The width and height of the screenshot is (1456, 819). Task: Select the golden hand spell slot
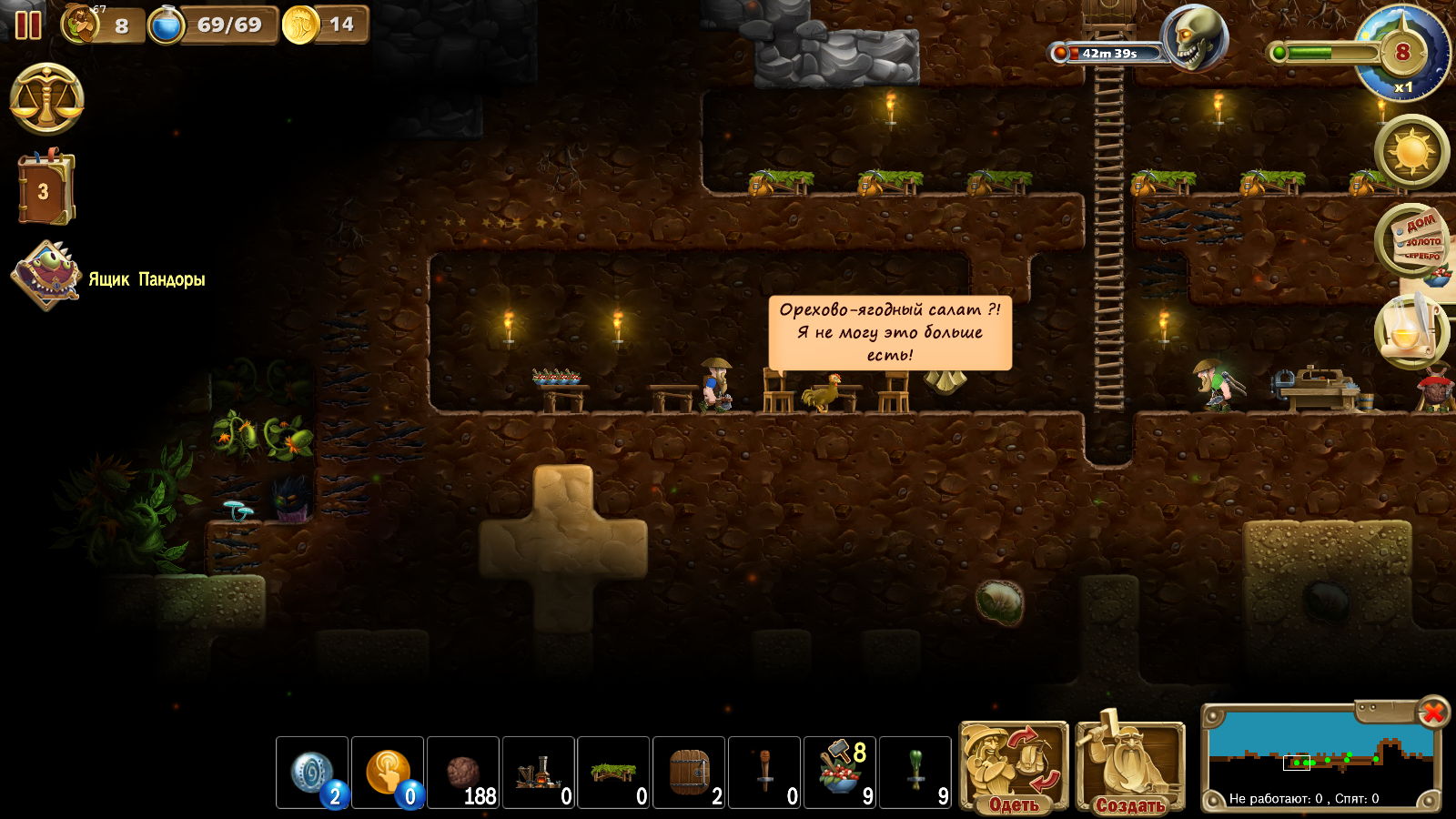tap(388, 773)
